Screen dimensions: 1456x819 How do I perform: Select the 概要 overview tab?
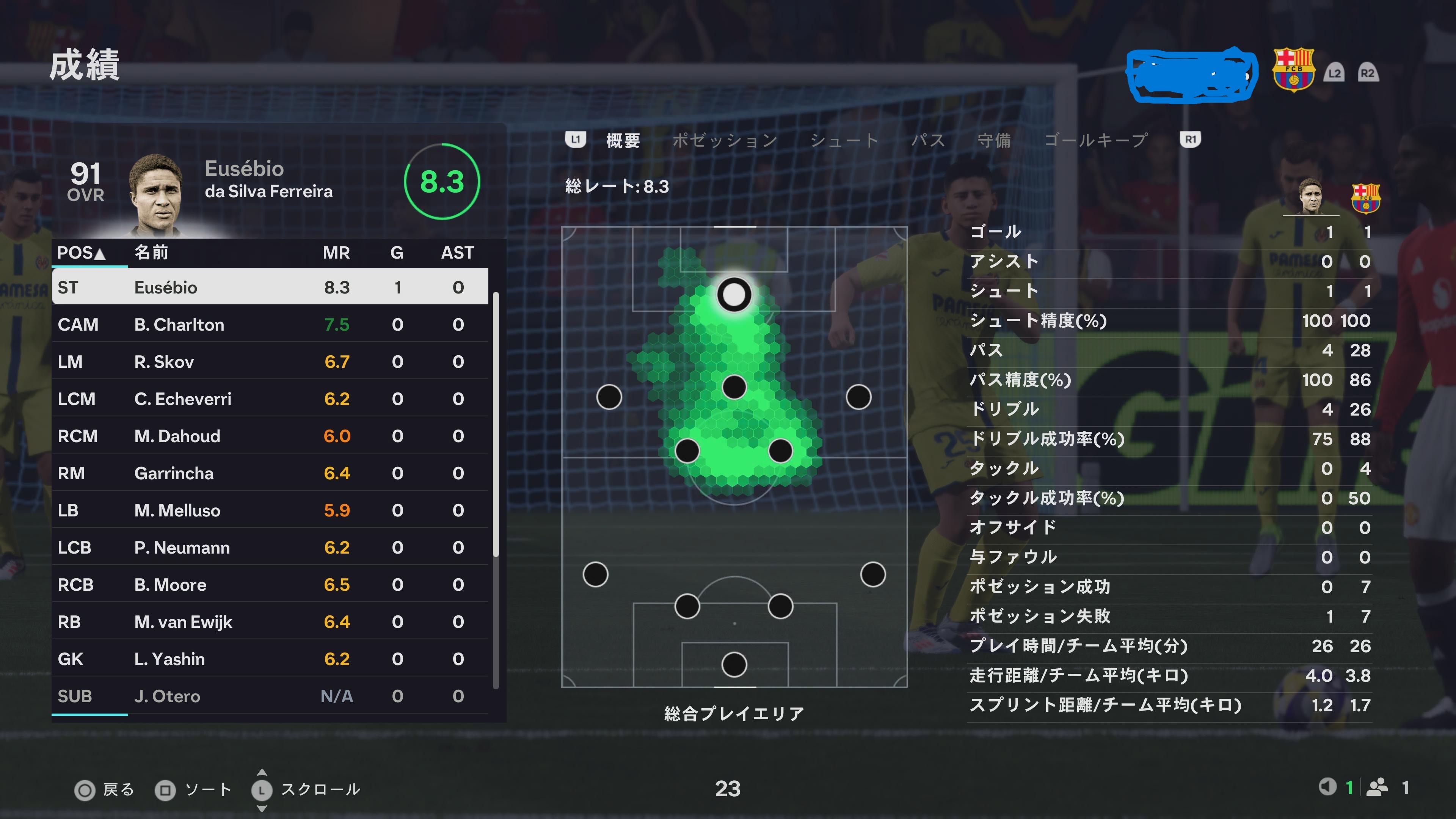[623, 140]
